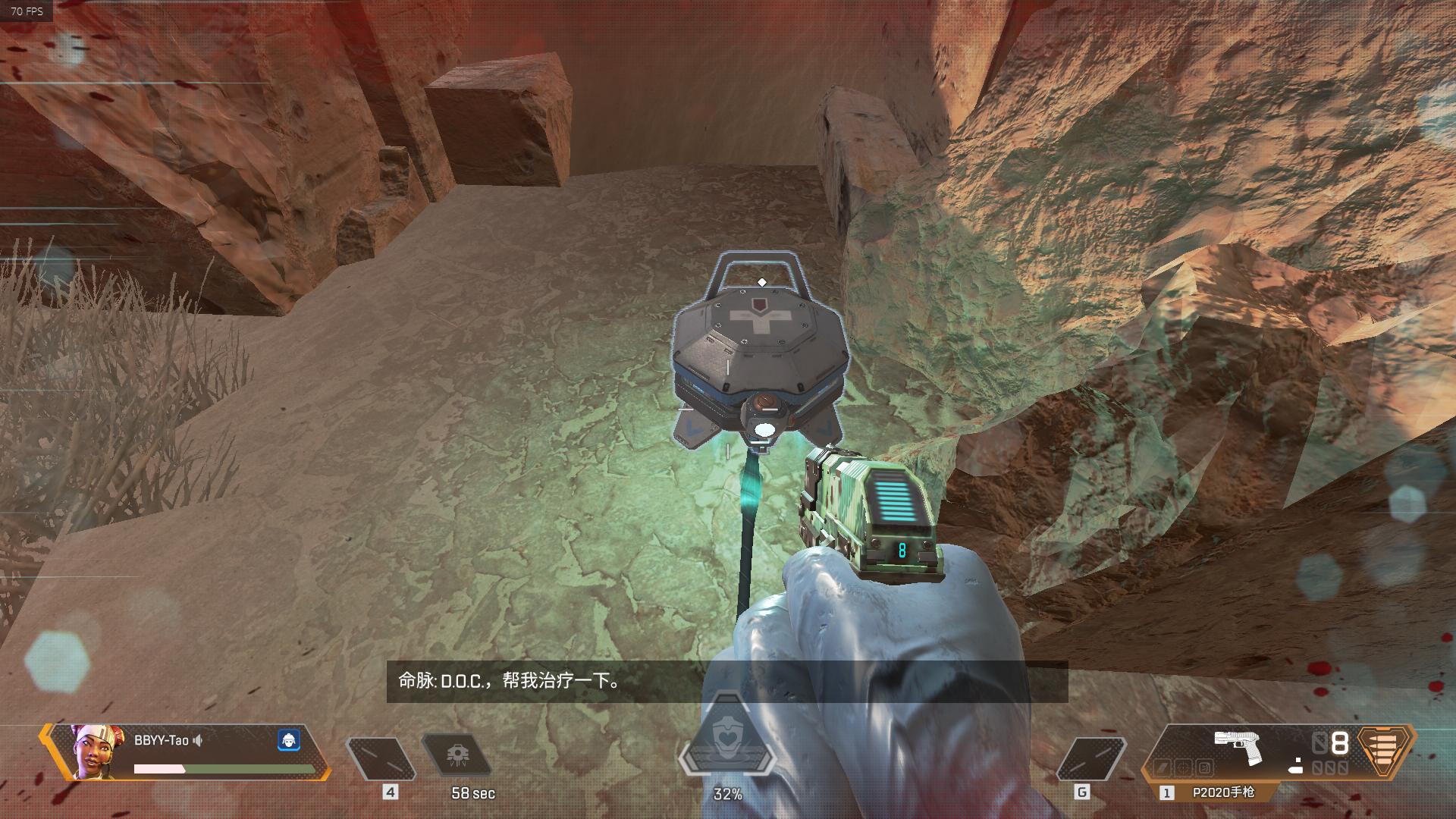The height and width of the screenshot is (819, 1456).
Task: Select the BBYY-Tao player name
Action: click(x=161, y=740)
